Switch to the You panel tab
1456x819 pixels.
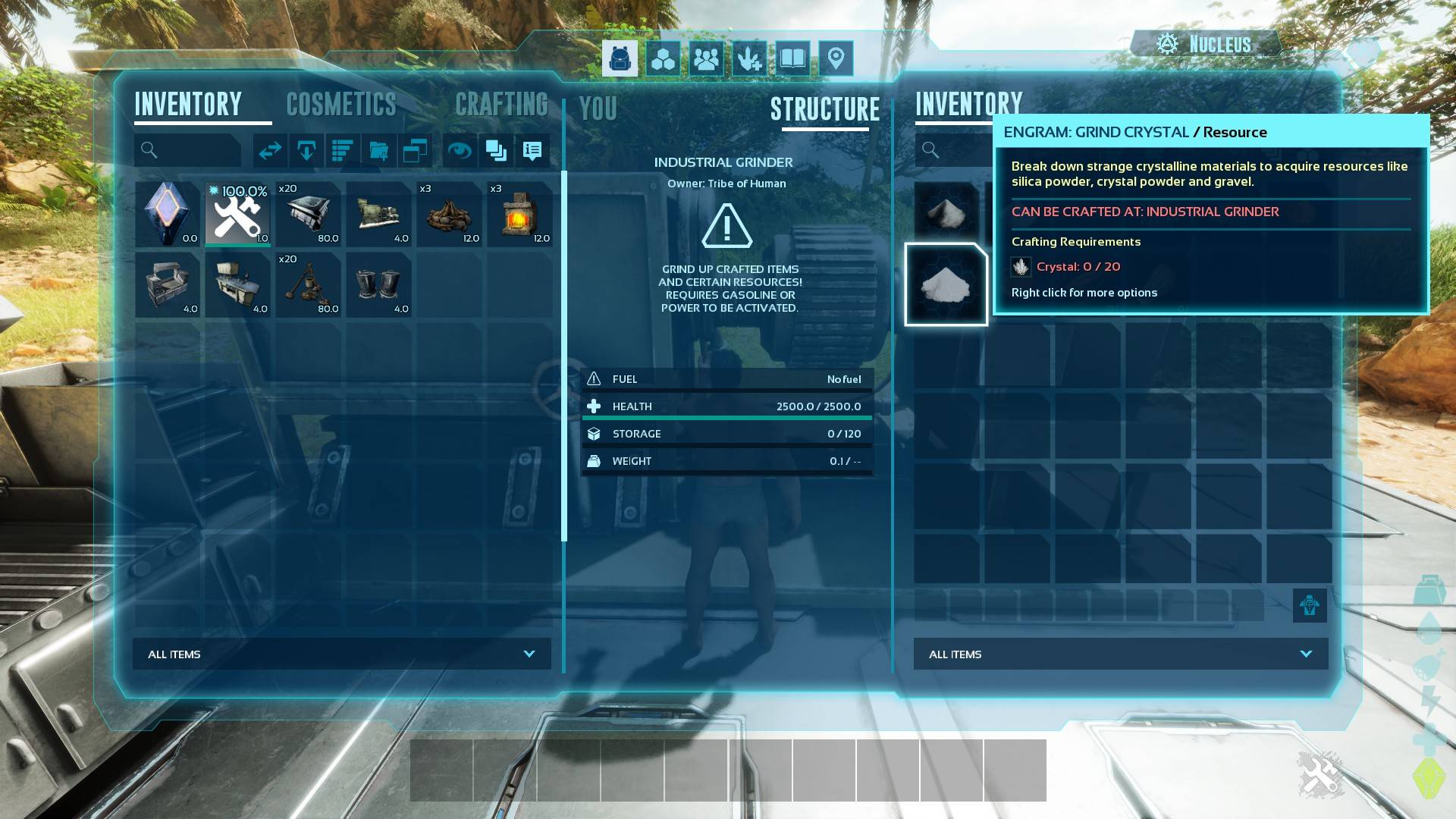click(598, 109)
